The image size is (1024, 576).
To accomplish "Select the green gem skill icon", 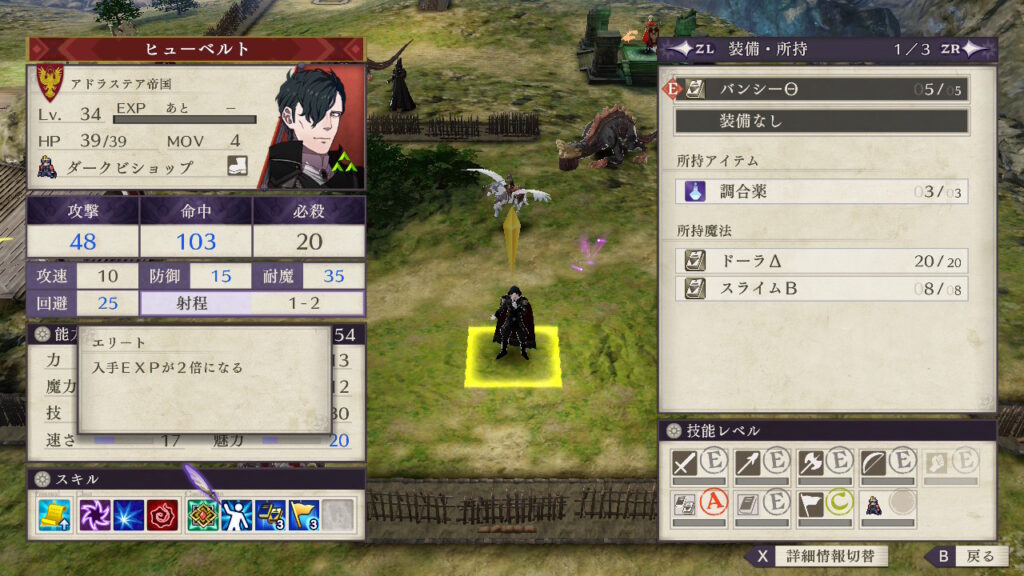I will [203, 515].
